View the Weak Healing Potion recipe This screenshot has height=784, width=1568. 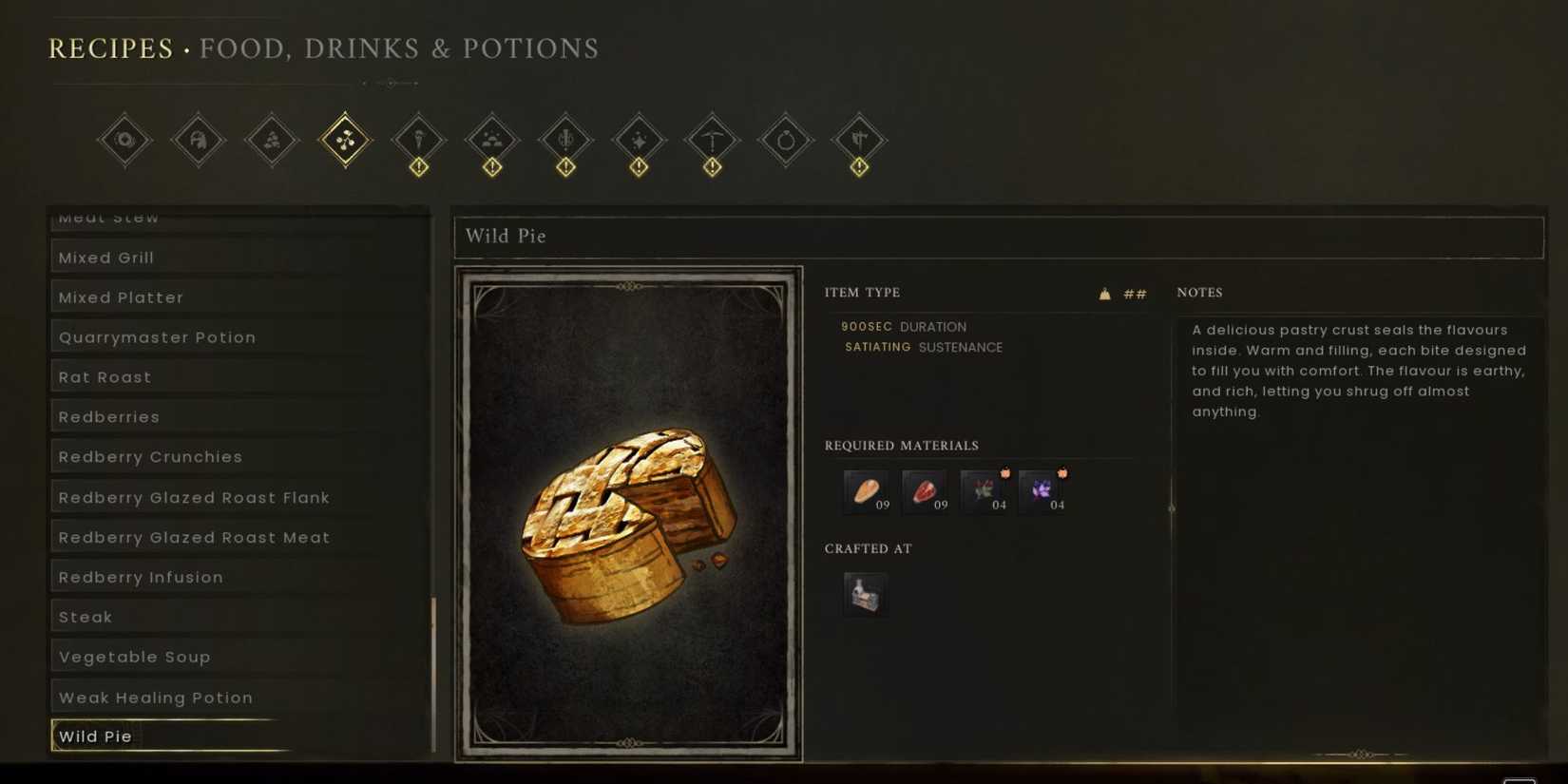[155, 697]
